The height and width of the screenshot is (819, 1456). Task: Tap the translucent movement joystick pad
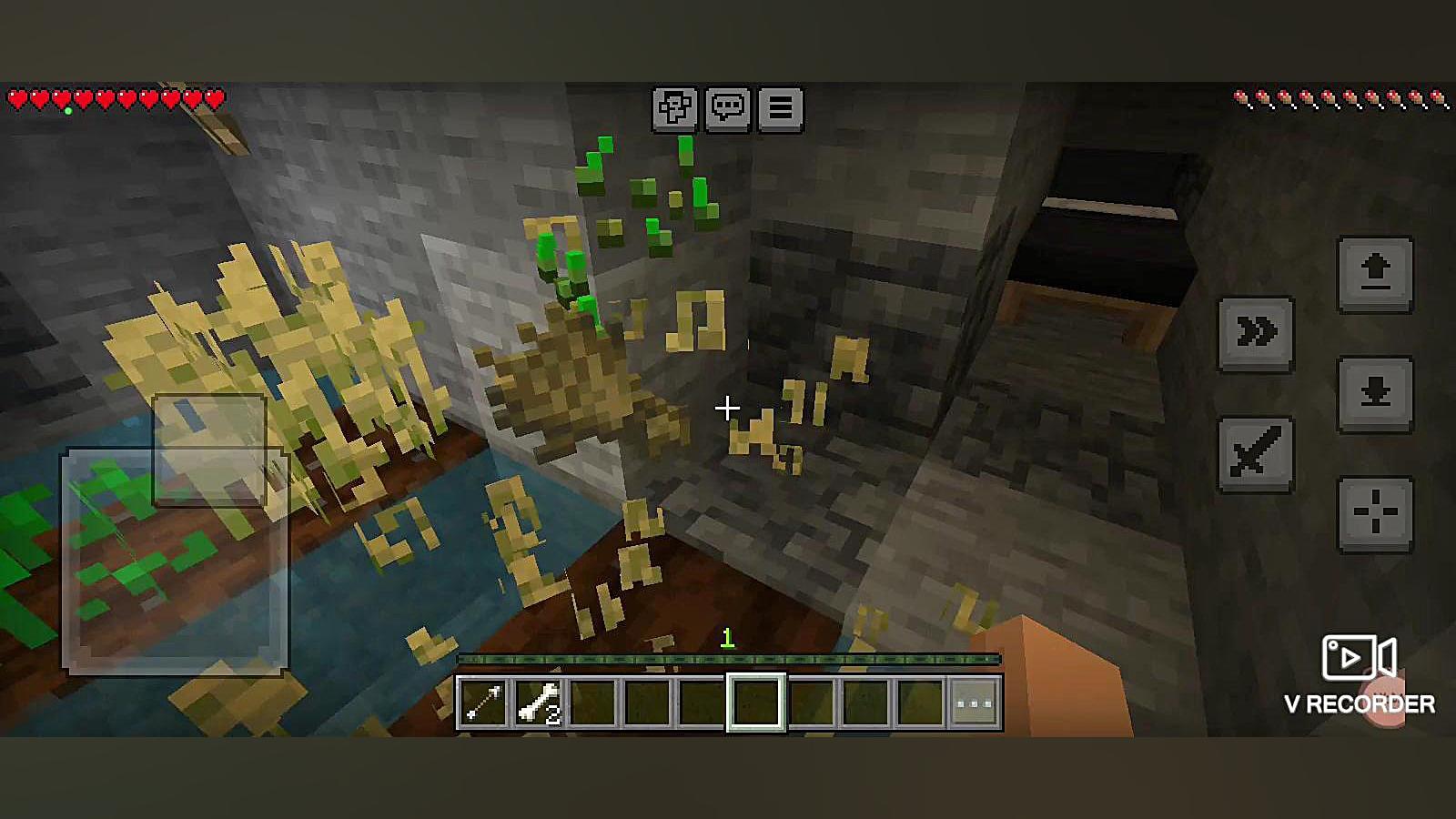tap(175, 560)
